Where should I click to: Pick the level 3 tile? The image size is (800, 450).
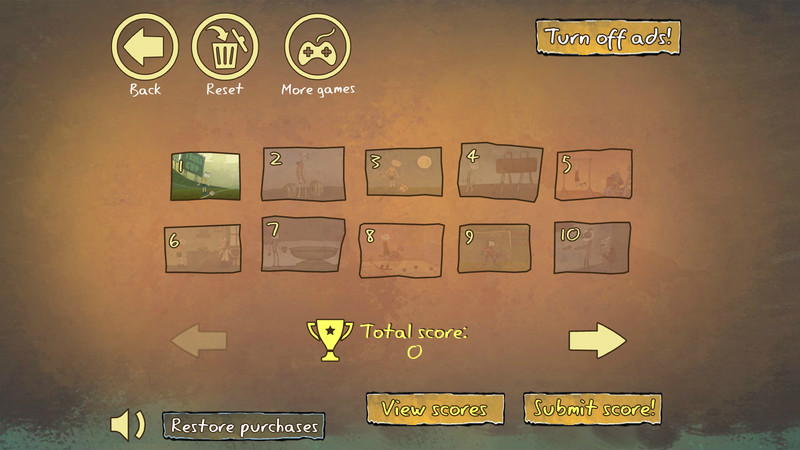pyautogui.click(x=401, y=174)
